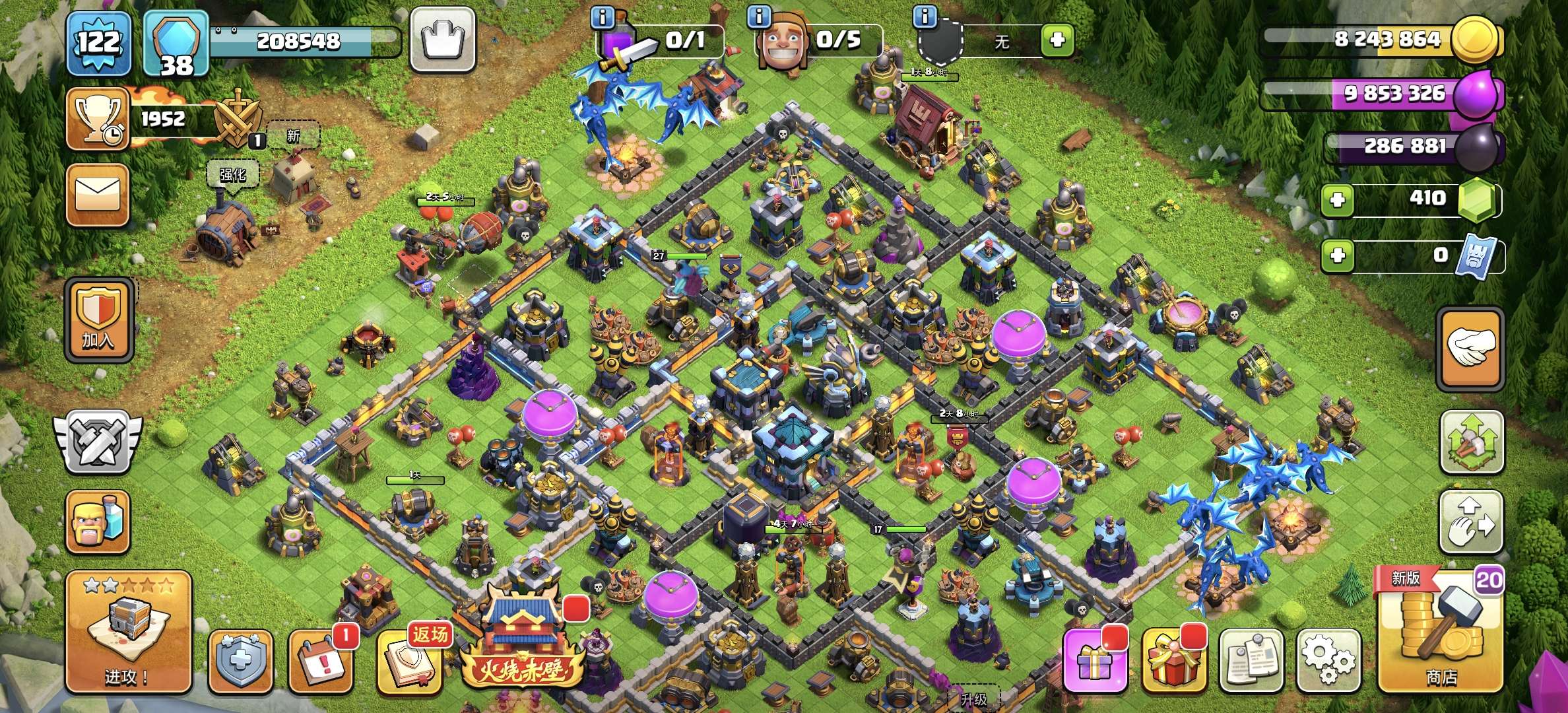Open the news notice board

[x=1251, y=660]
